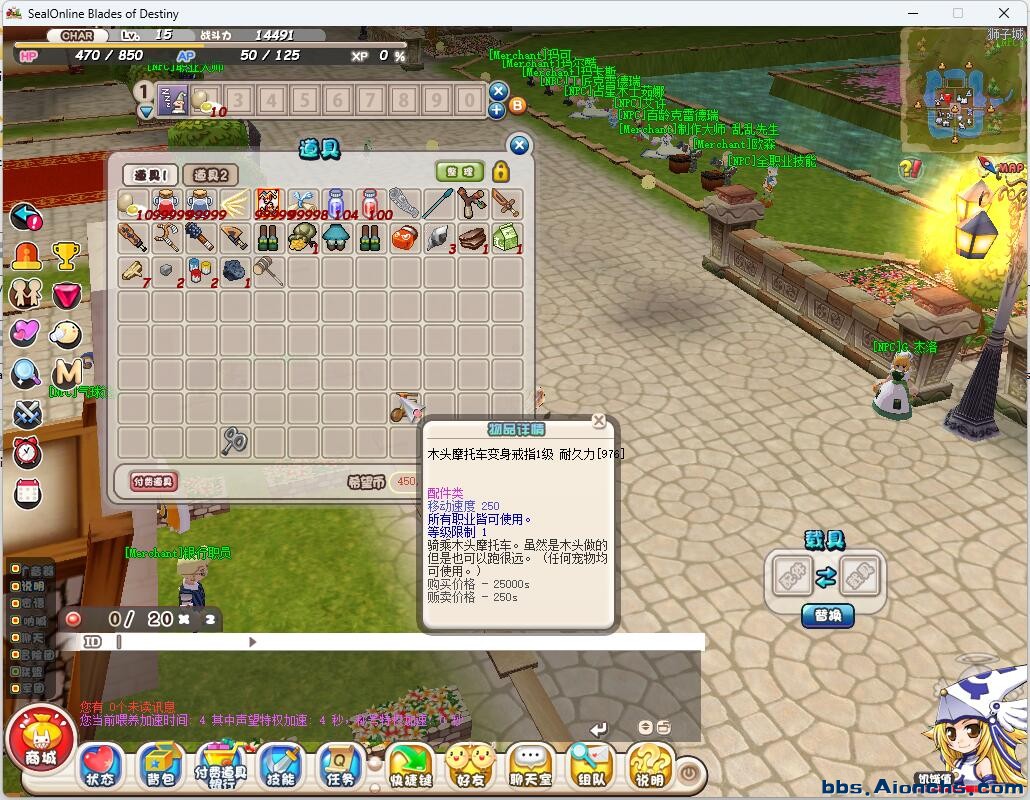
Task: Select the wooden mallet item slot
Action: (269, 271)
